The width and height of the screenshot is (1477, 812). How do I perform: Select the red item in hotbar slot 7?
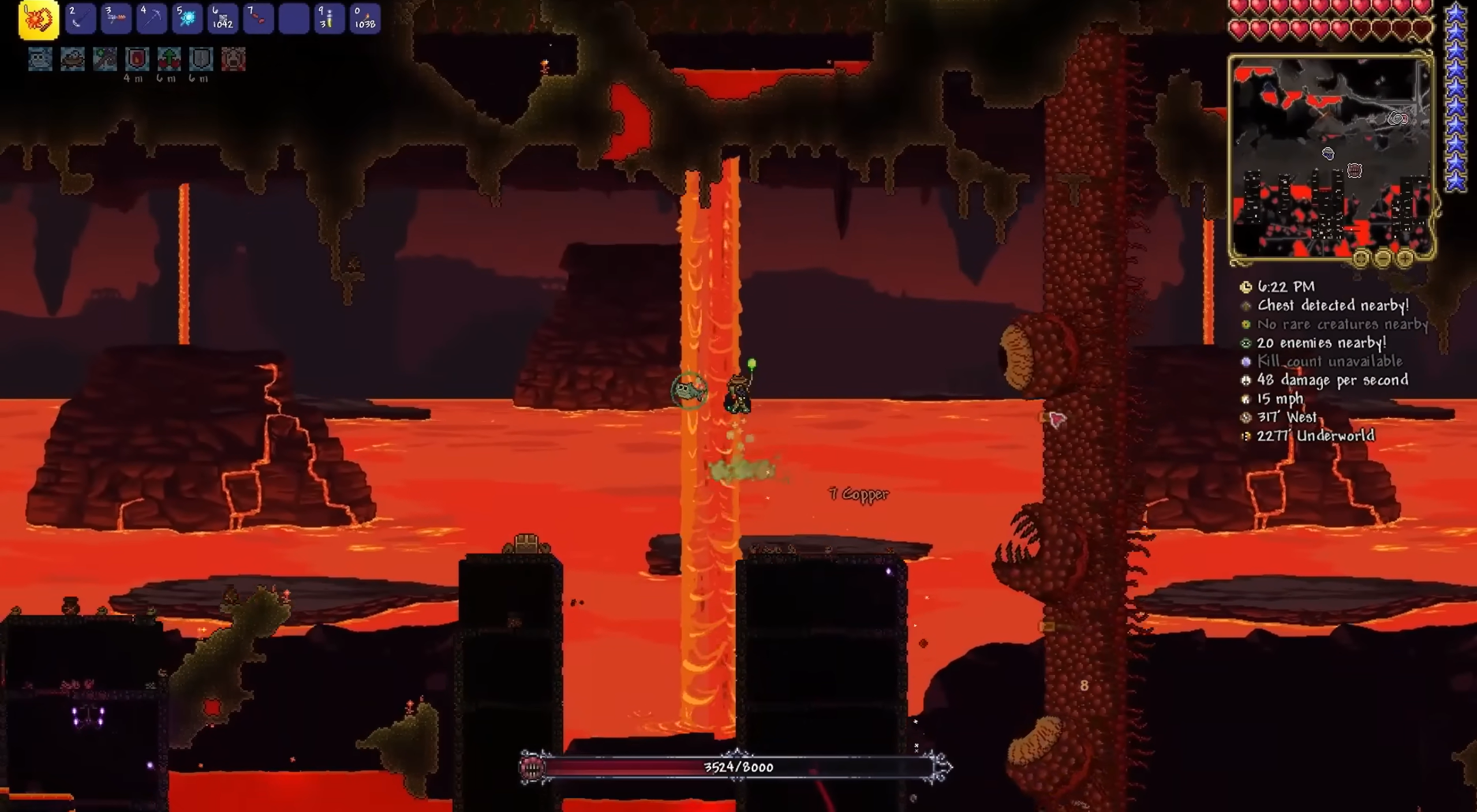coord(258,19)
